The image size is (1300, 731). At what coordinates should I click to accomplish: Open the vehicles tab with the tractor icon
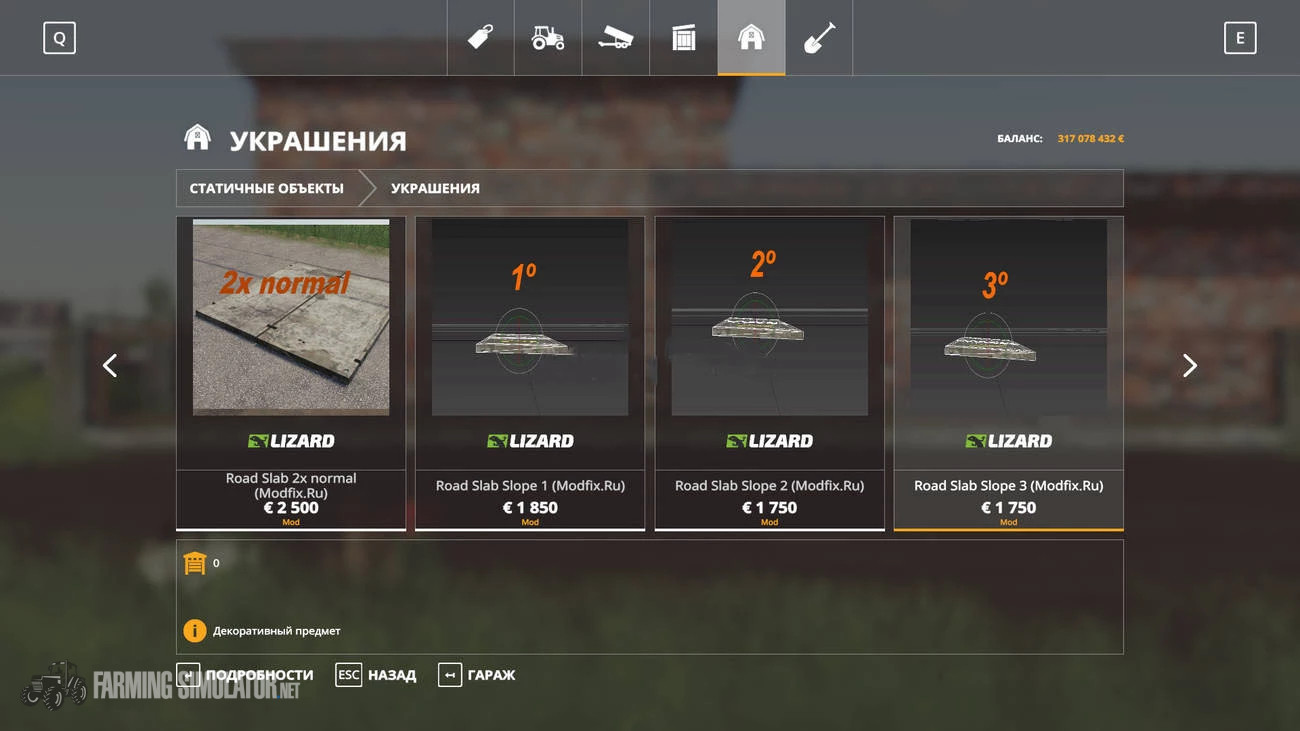(547, 37)
